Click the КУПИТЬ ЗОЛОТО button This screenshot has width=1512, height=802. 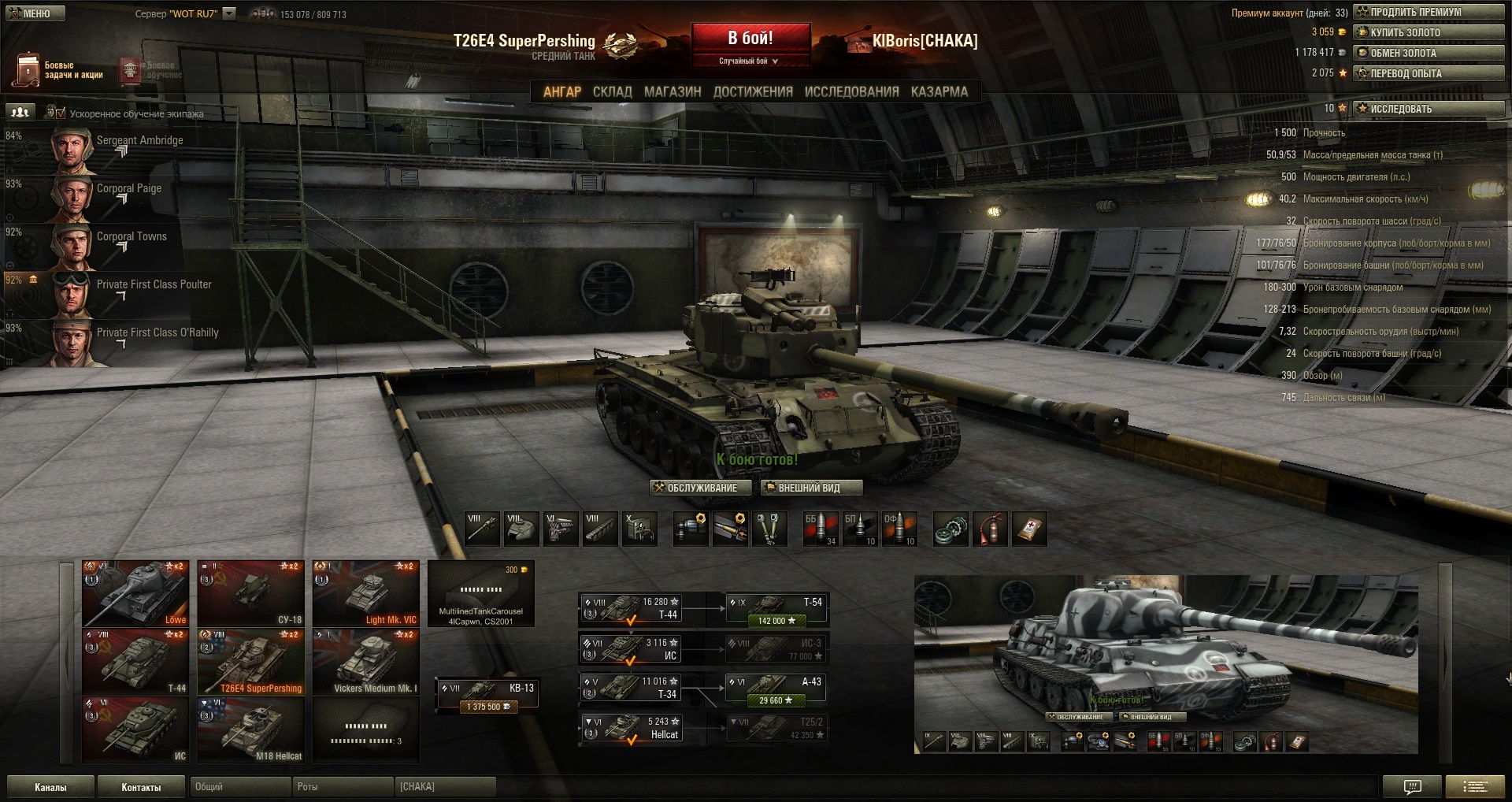[1428, 32]
